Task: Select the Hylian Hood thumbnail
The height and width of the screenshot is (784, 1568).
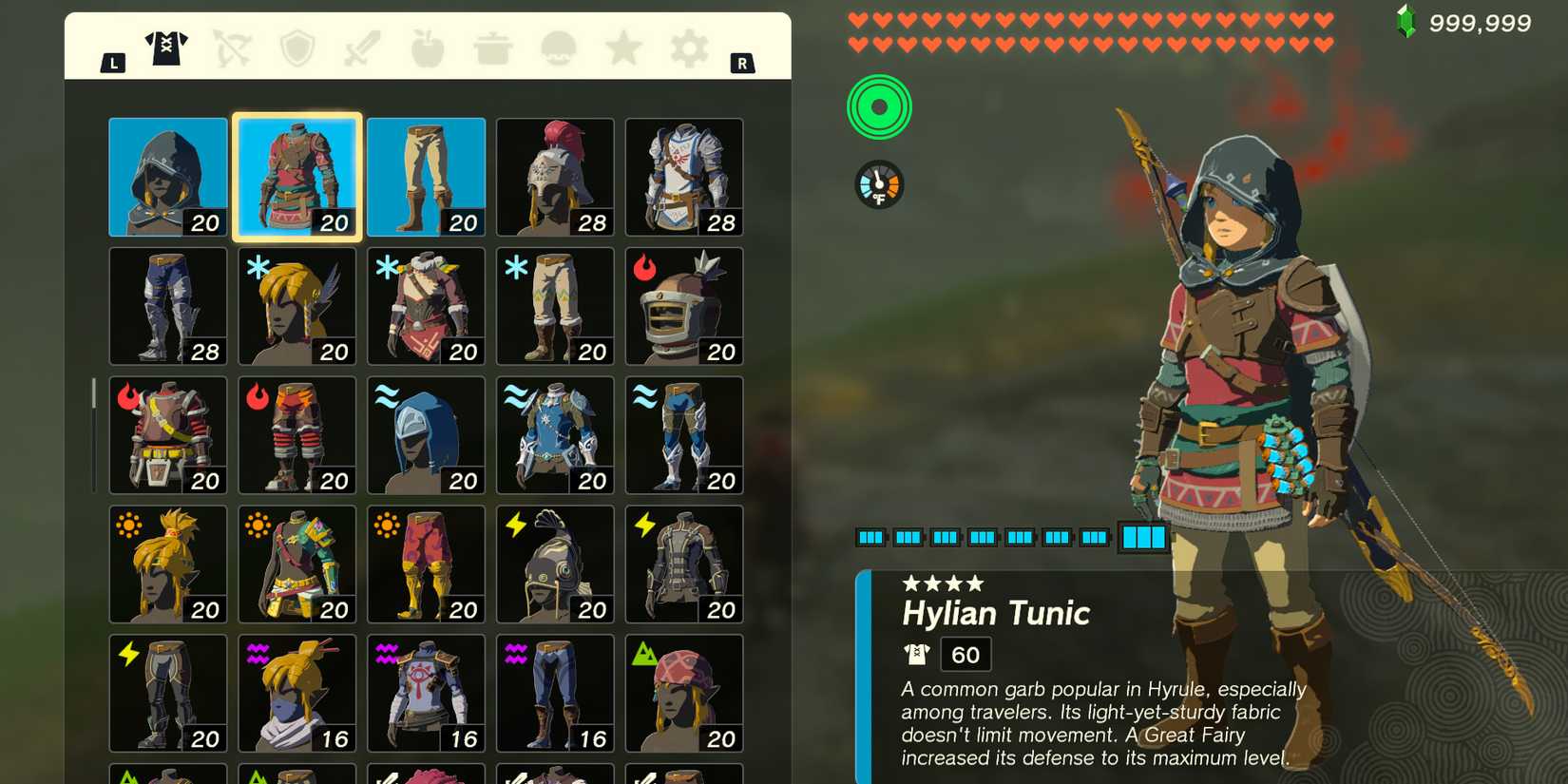Action: point(167,177)
